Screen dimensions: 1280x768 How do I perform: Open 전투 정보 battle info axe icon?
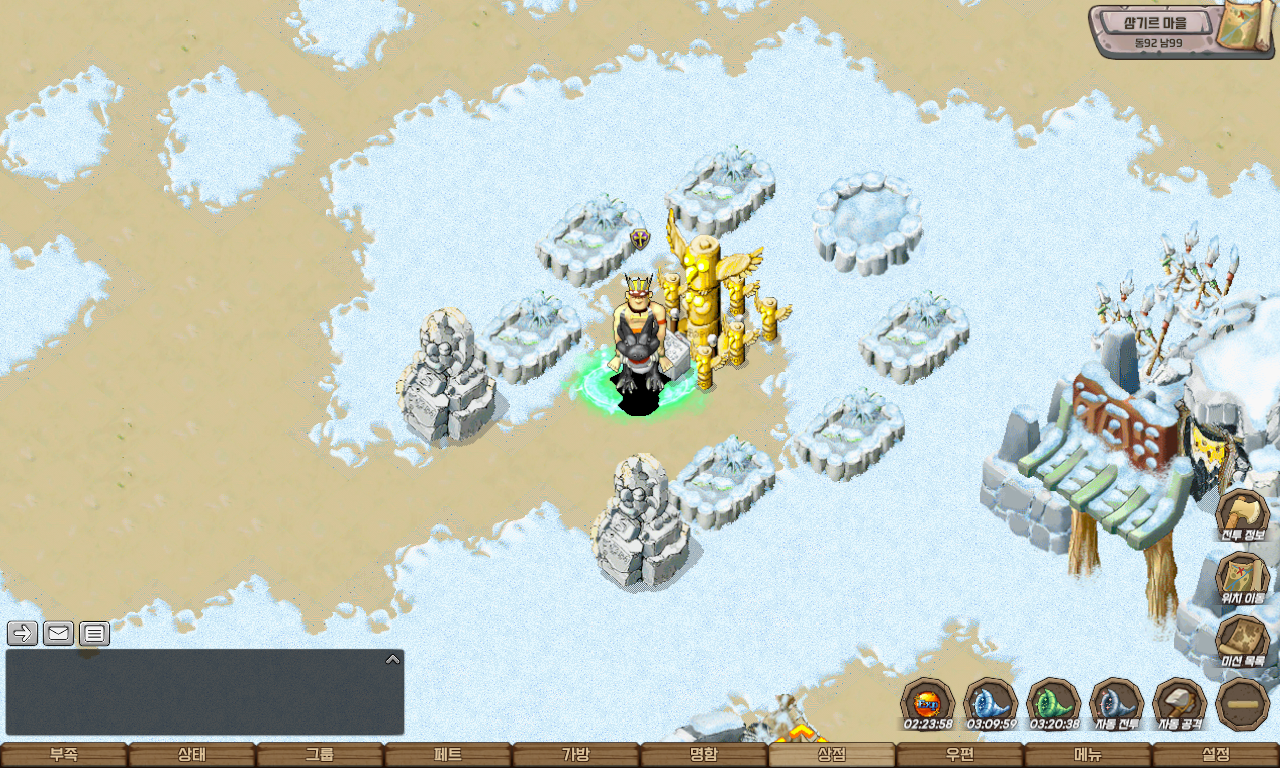click(x=1242, y=514)
